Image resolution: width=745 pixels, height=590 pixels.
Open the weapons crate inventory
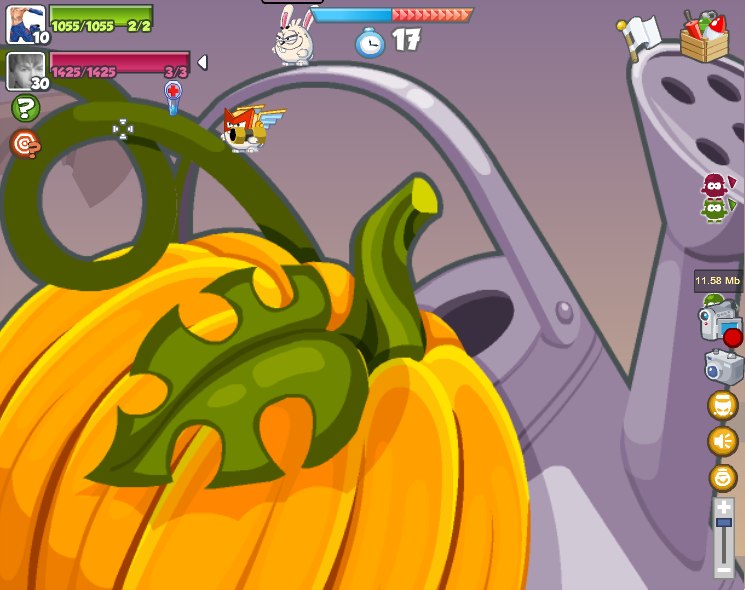tap(705, 36)
